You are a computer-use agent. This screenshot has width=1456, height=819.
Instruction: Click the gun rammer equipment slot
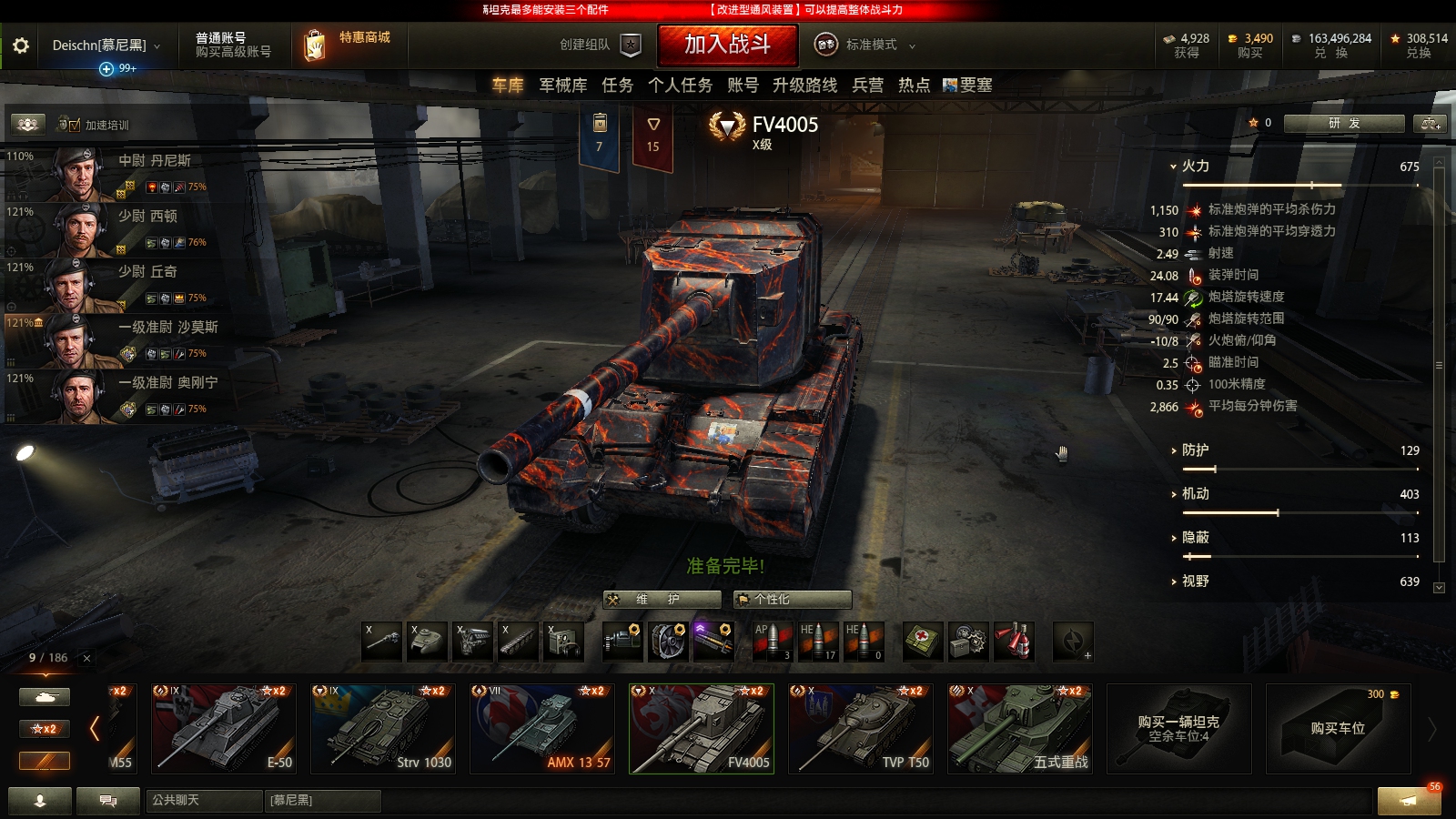(x=713, y=642)
